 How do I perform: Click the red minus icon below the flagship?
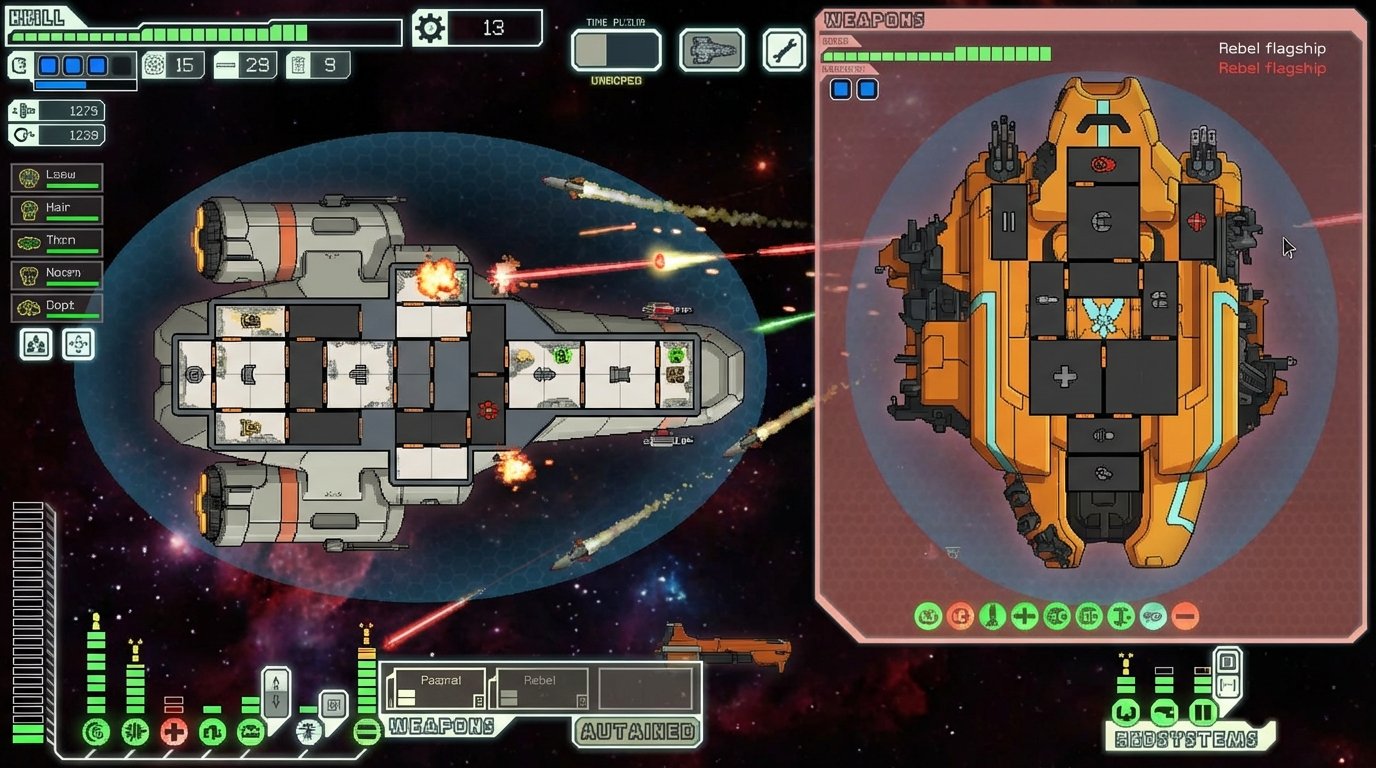pyautogui.click(x=1185, y=617)
